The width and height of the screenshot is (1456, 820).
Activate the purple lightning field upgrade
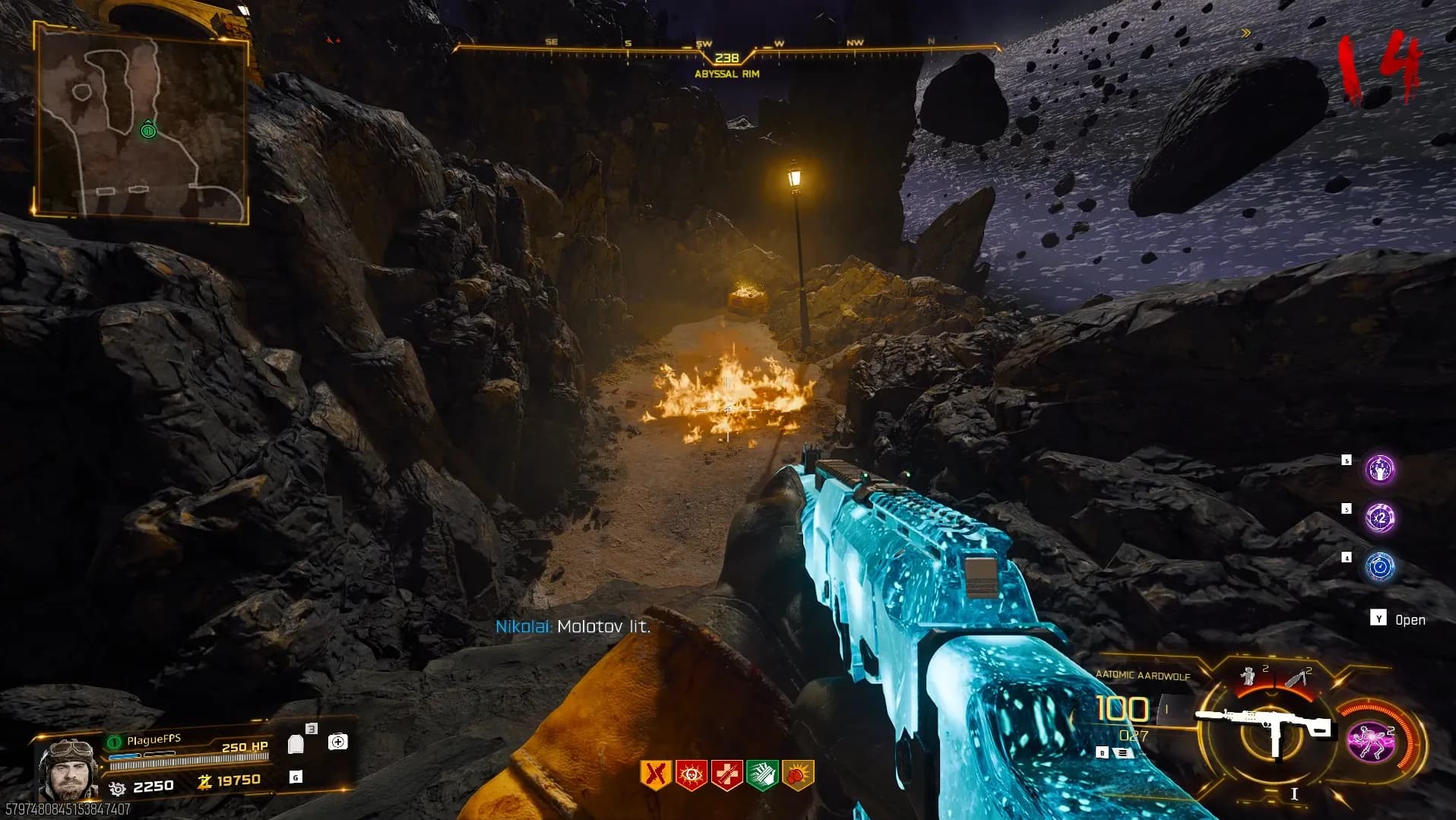click(x=1370, y=741)
